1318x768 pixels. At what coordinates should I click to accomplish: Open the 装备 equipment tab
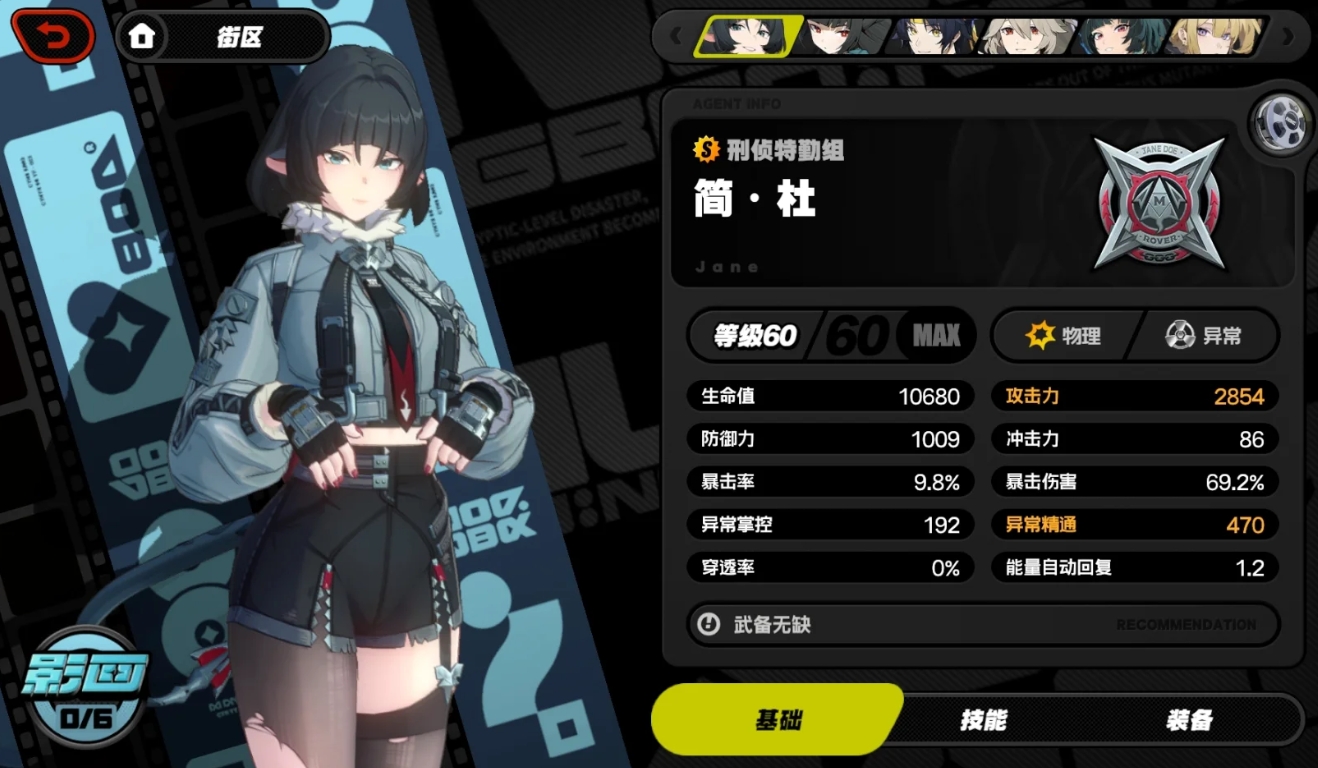pyautogui.click(x=1189, y=720)
